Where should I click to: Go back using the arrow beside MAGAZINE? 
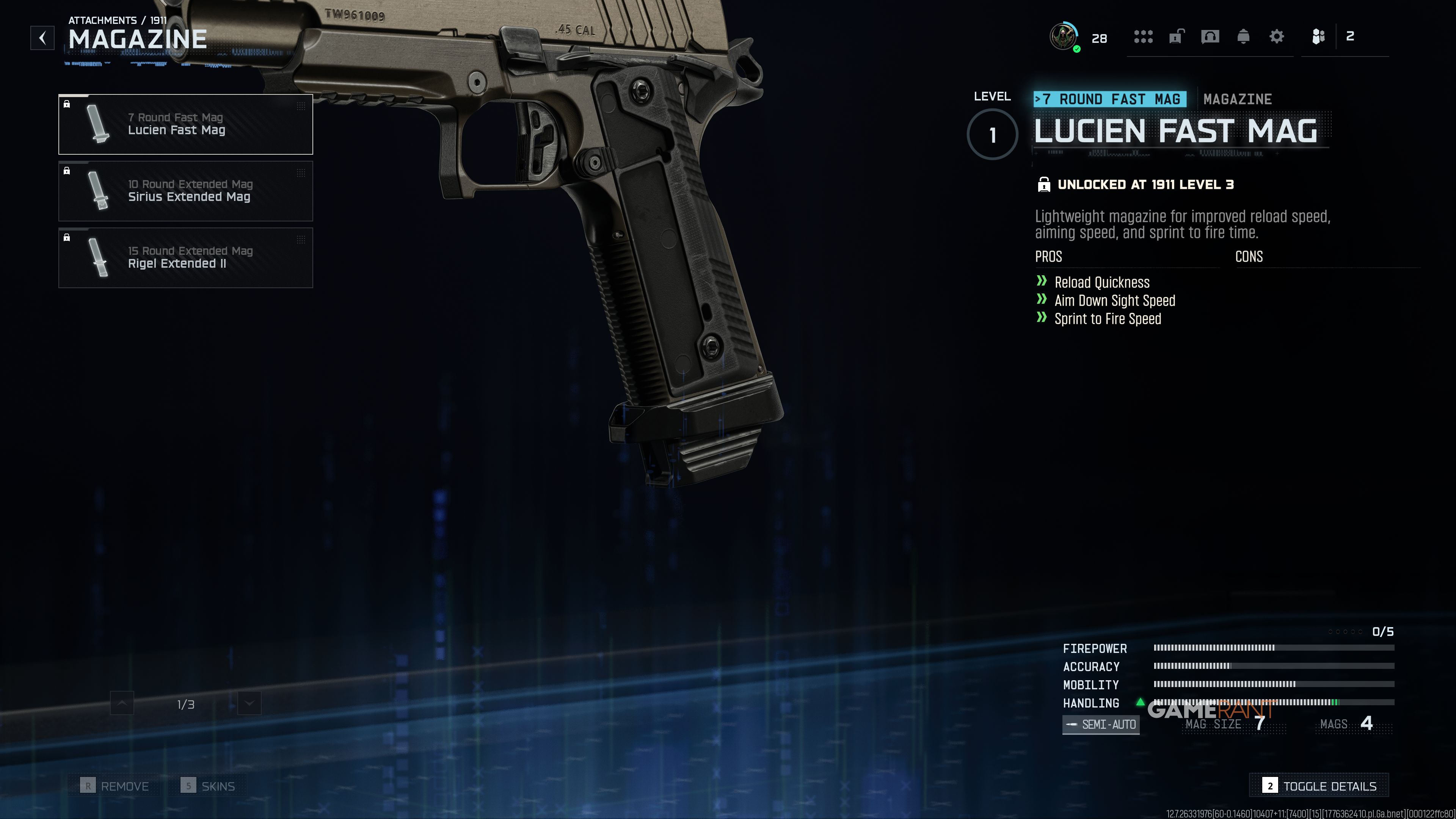42,38
